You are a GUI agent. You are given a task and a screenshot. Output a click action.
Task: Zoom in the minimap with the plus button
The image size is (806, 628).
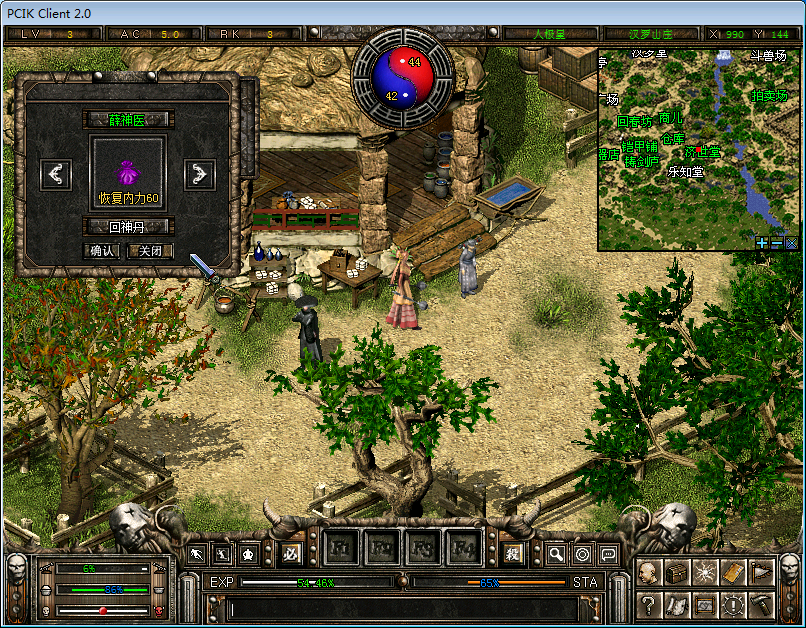(x=762, y=242)
